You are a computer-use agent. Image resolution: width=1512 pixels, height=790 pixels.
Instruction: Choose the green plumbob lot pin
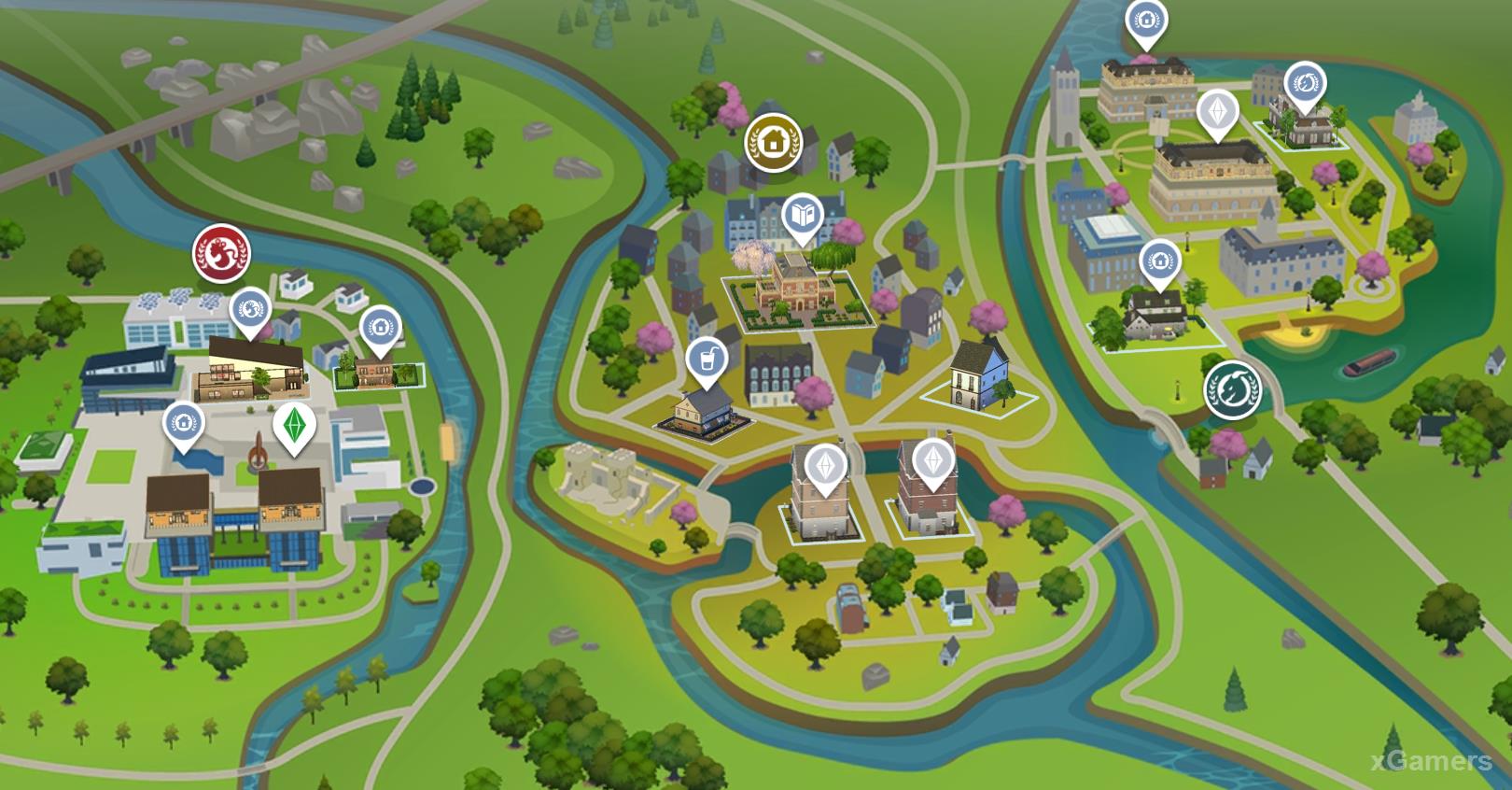(x=294, y=427)
